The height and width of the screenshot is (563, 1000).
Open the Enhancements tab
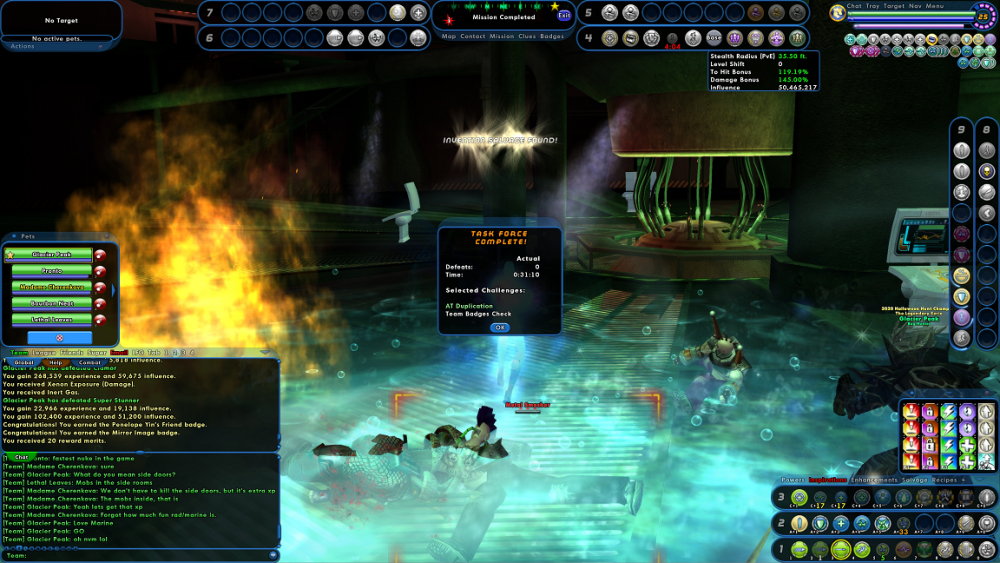coord(874,480)
